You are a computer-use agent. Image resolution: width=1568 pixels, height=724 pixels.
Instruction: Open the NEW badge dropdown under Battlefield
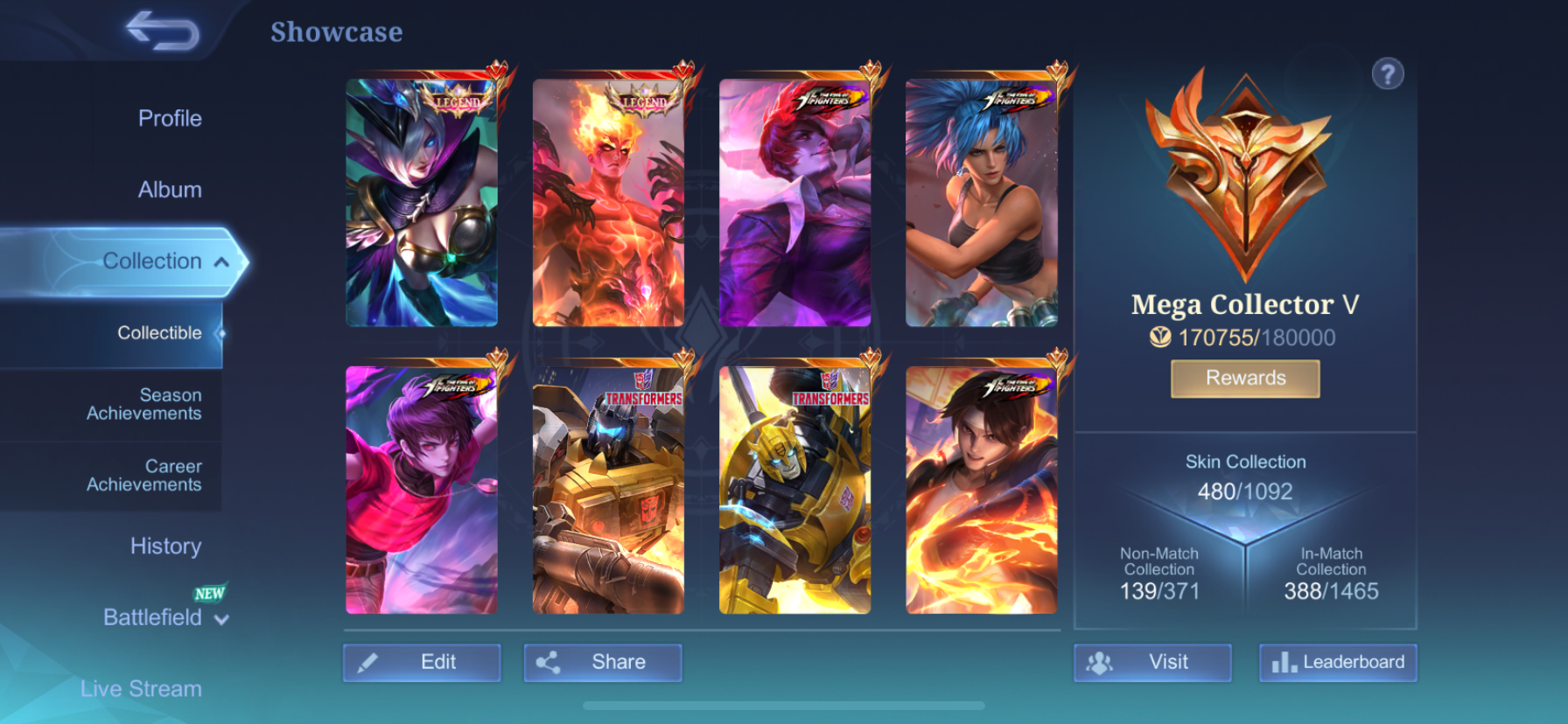coord(207,595)
